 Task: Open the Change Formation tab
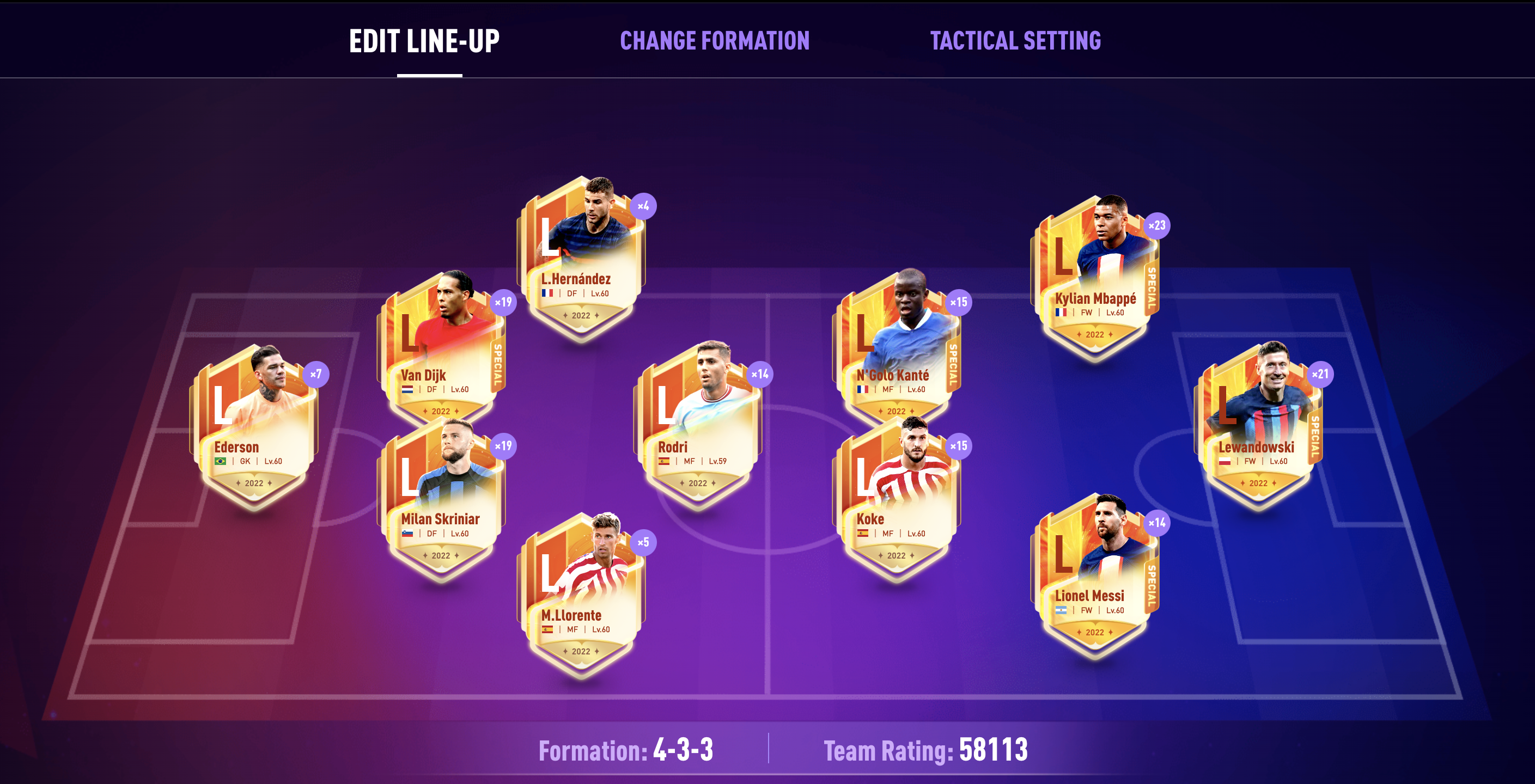coord(715,41)
